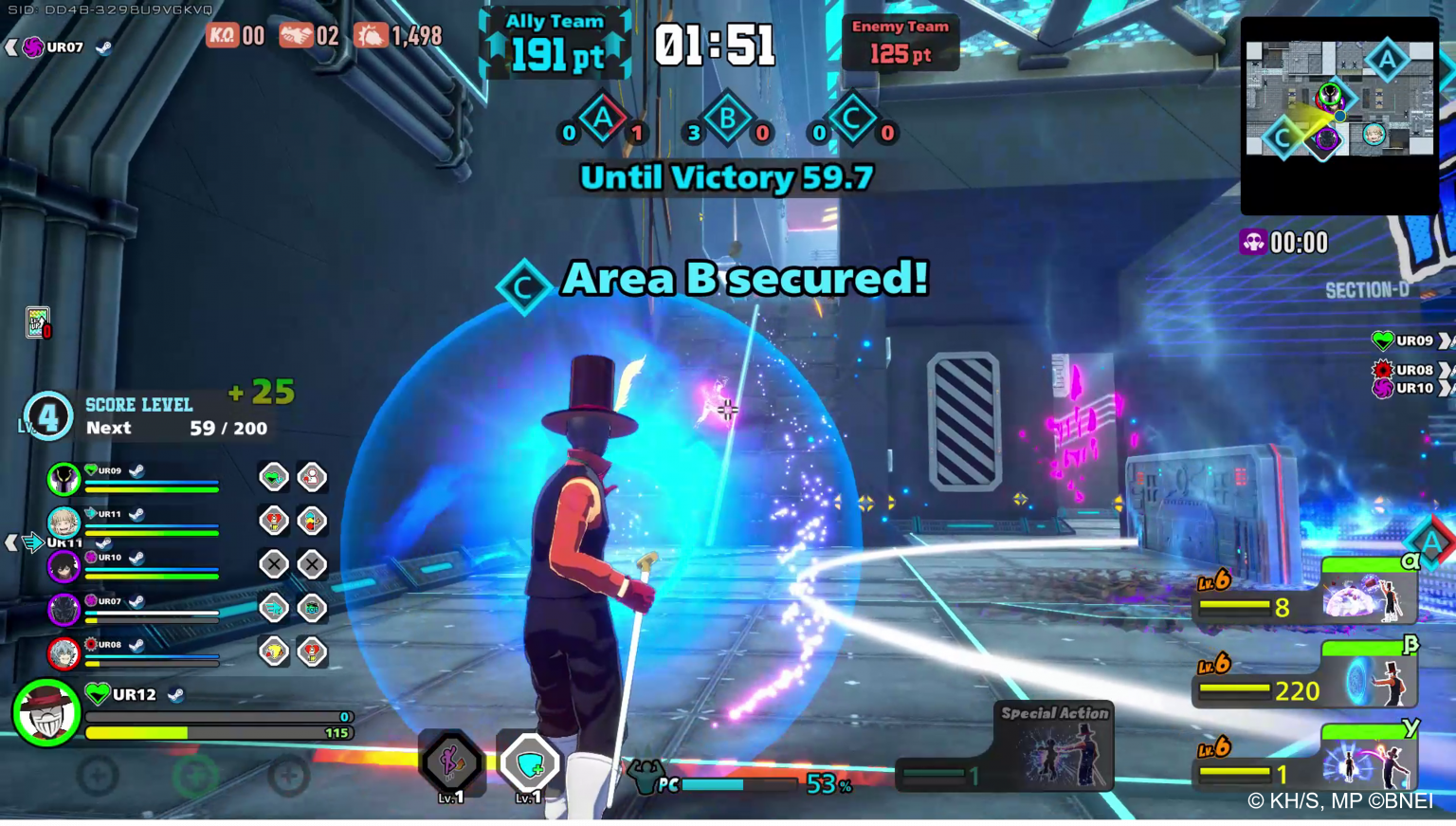Click the skull timer icon showing 00:00
The width and height of the screenshot is (1456, 826).
(1253, 243)
